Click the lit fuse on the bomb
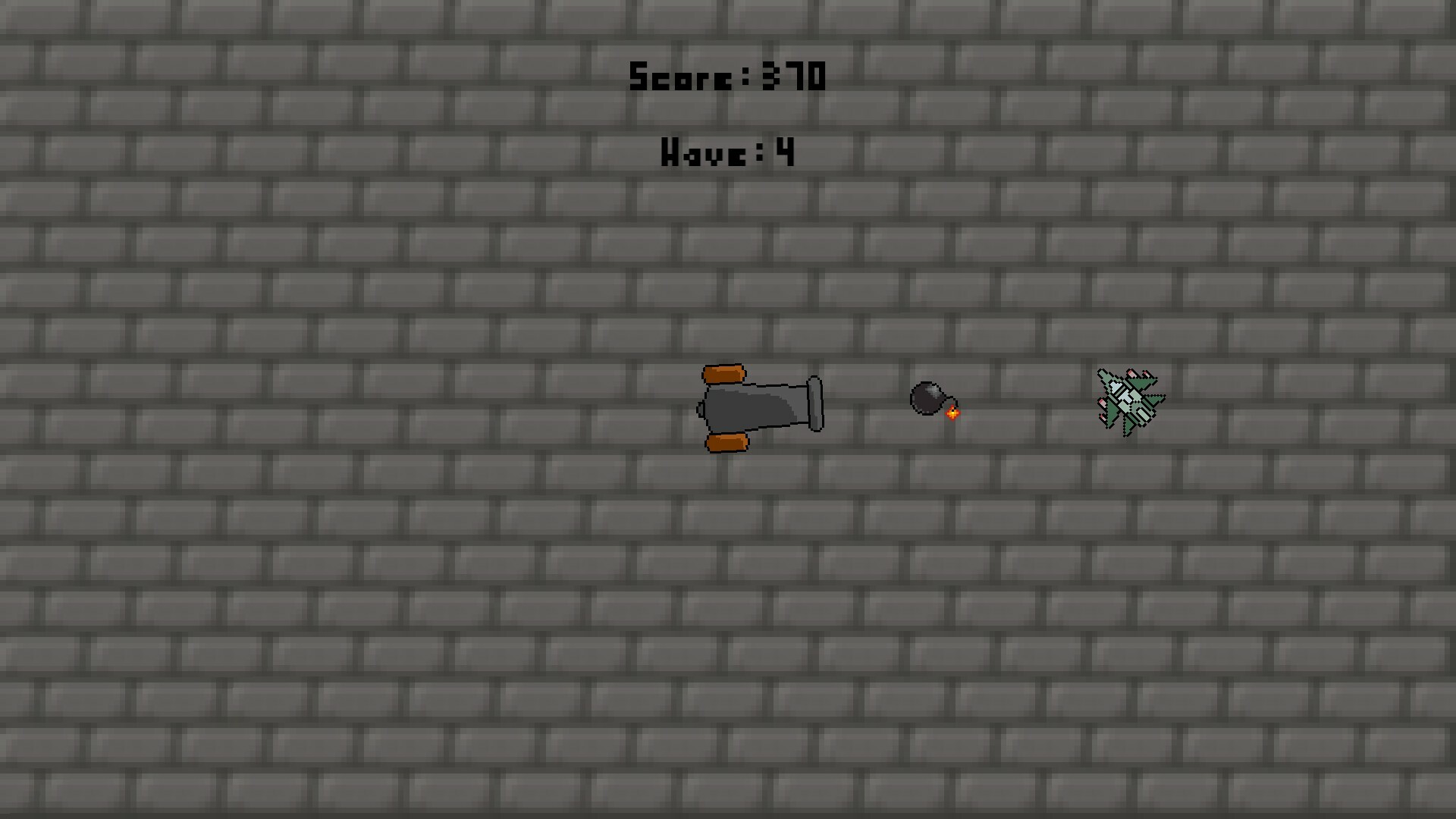Viewport: 1456px width, 819px height. pos(952,414)
